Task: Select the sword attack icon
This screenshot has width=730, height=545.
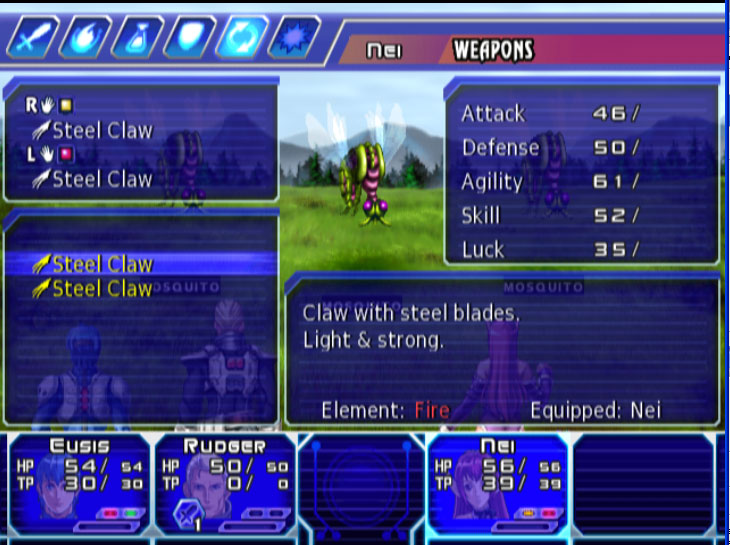Action: 29,39
